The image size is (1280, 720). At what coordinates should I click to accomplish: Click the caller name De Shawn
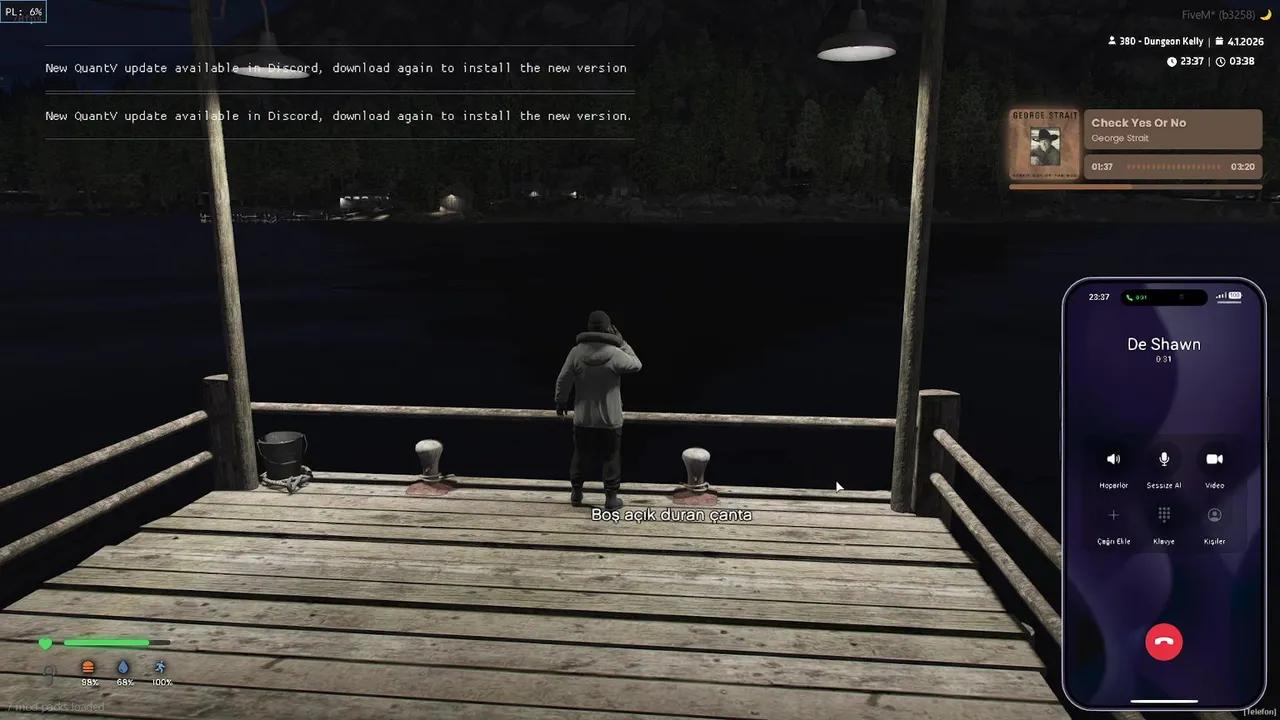tap(1163, 344)
